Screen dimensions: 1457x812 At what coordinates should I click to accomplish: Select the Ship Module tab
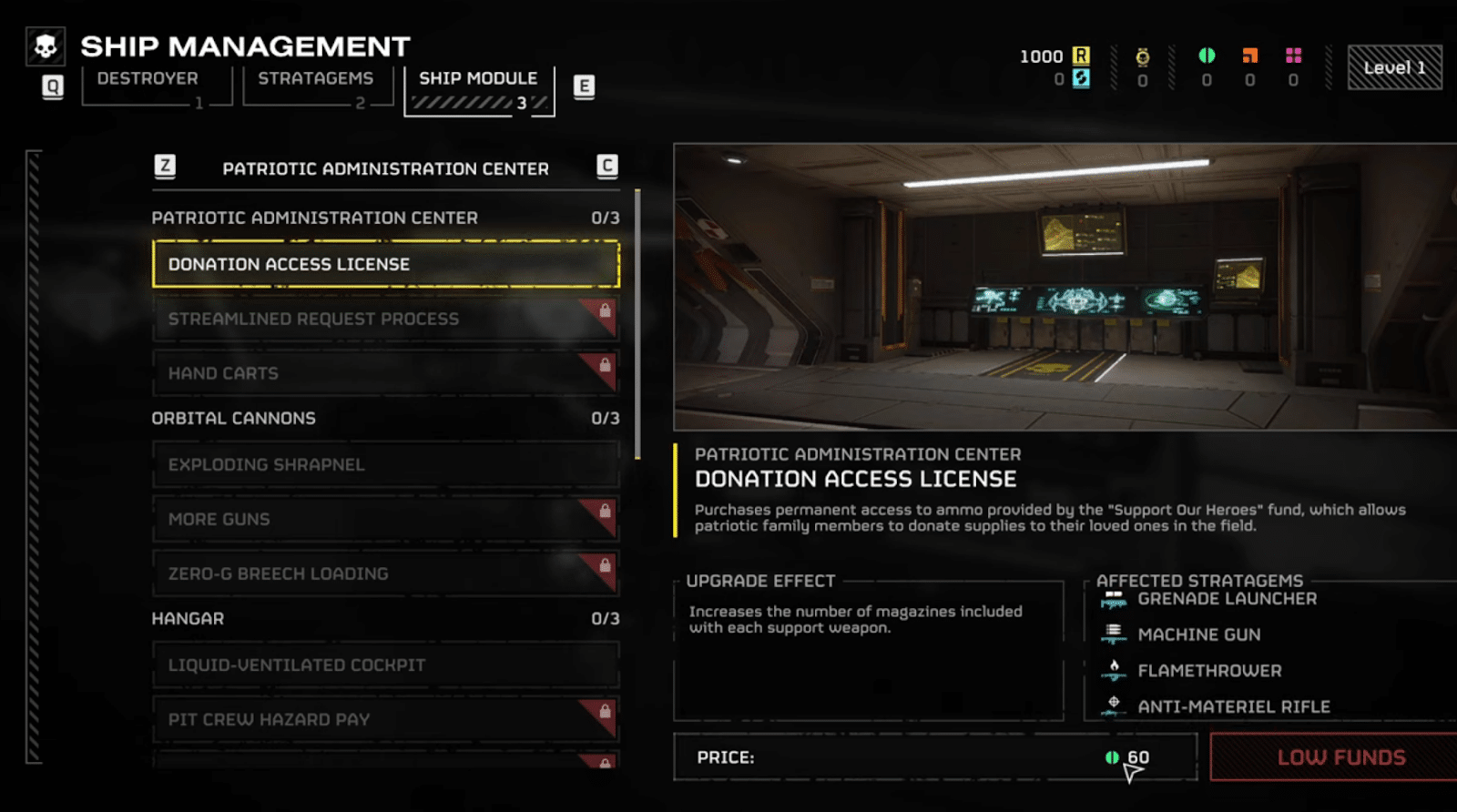pos(478,79)
